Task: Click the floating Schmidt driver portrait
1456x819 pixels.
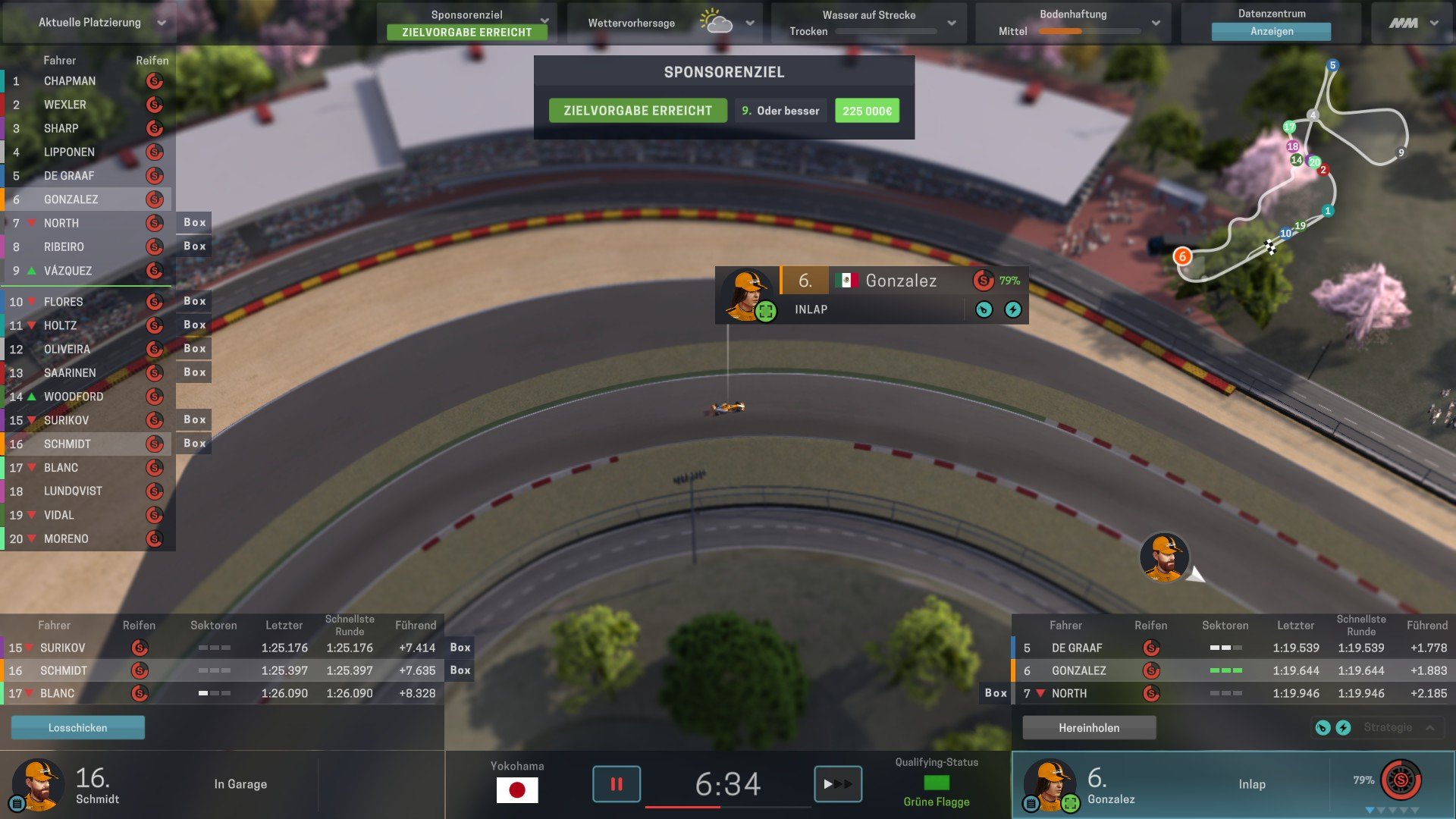Action: tap(1164, 557)
